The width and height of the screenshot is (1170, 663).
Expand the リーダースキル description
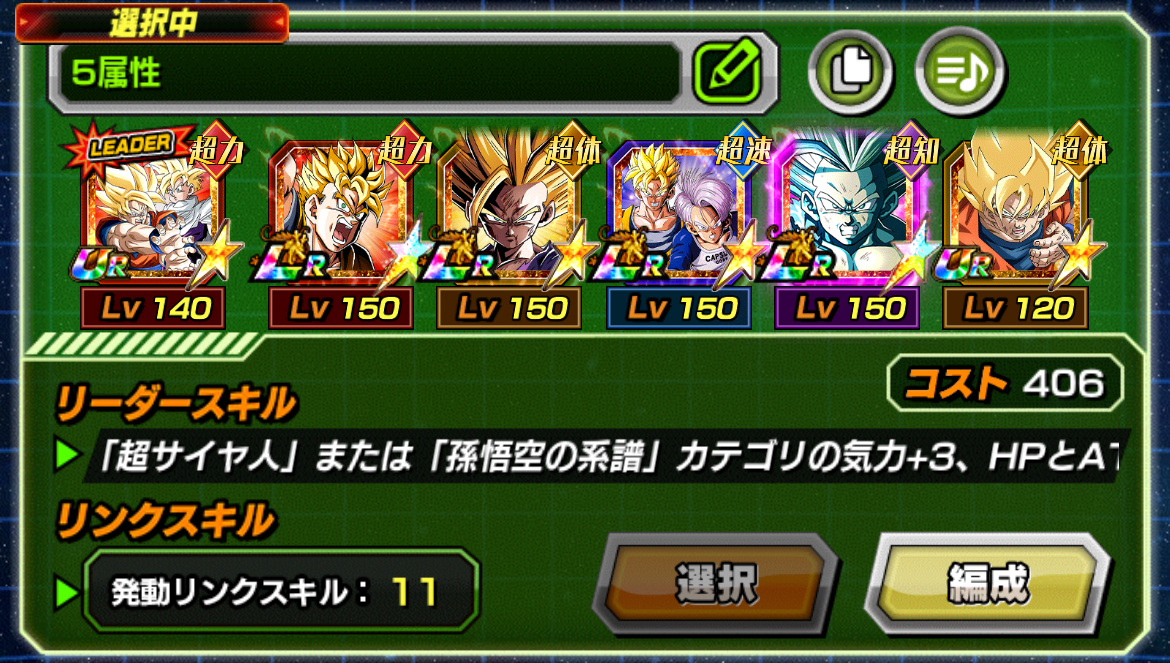tap(600, 456)
